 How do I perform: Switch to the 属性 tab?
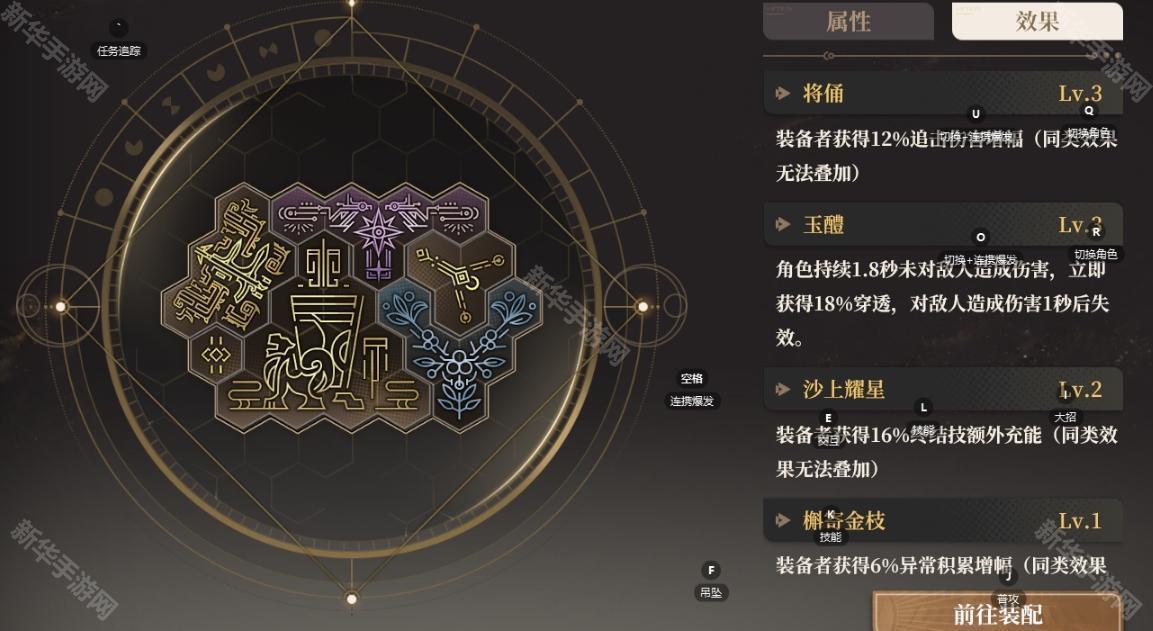point(848,21)
